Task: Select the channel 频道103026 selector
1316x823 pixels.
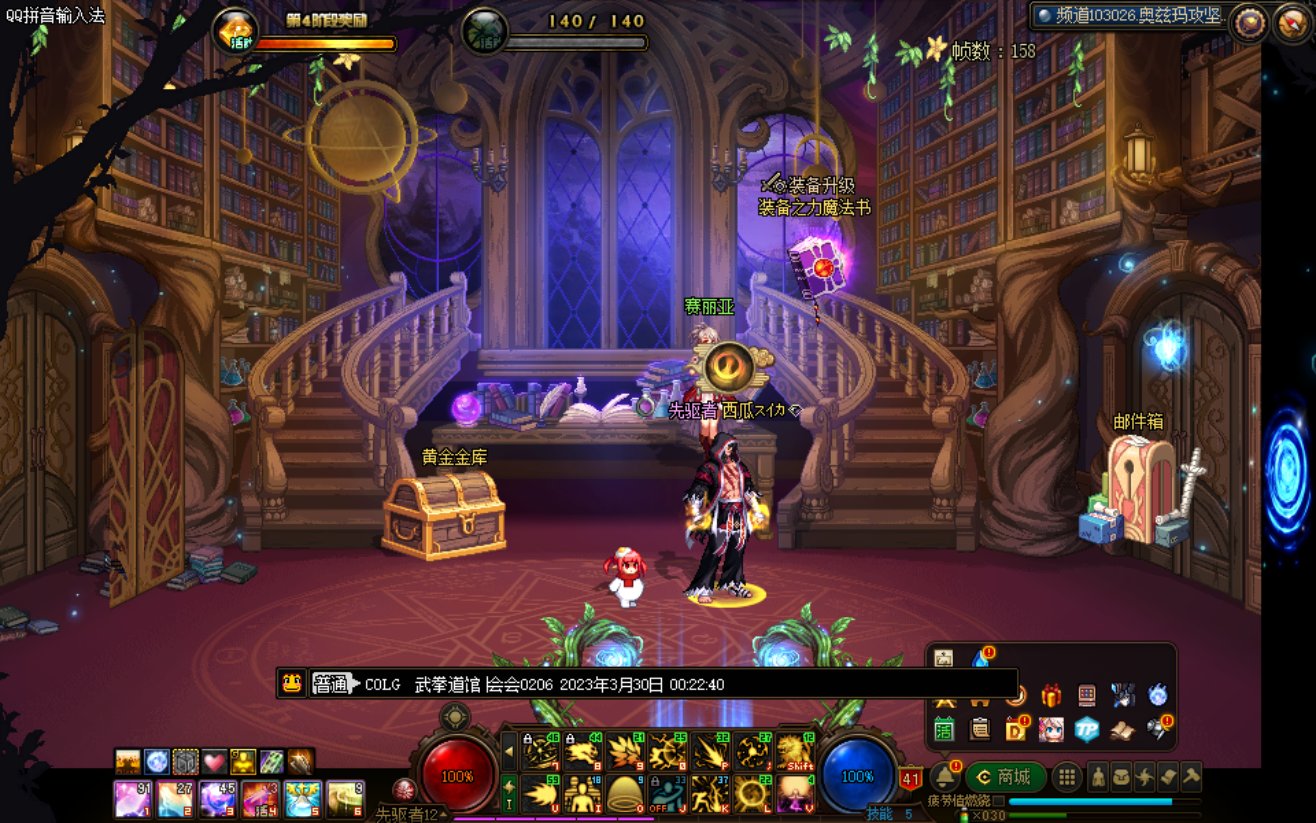Action: point(1129,16)
